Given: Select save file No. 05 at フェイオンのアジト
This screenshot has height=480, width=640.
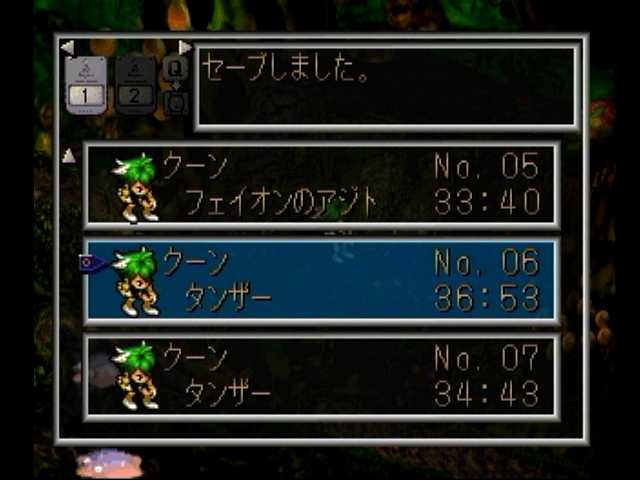Looking at the screenshot, I should 322,185.
